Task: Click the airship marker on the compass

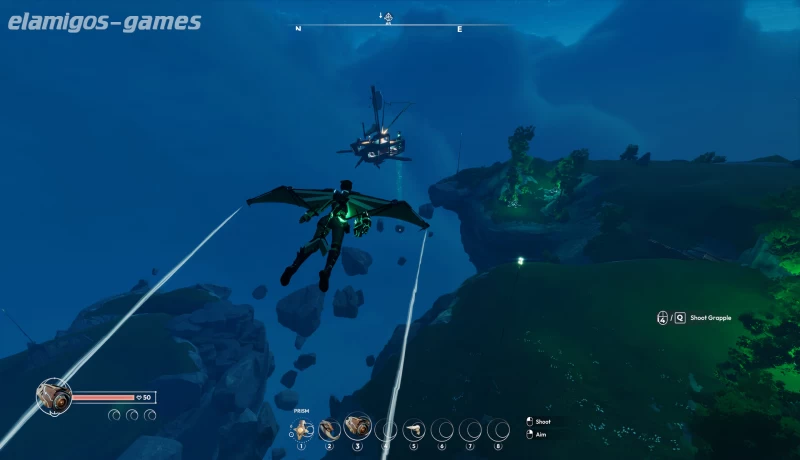Action: pos(384,16)
